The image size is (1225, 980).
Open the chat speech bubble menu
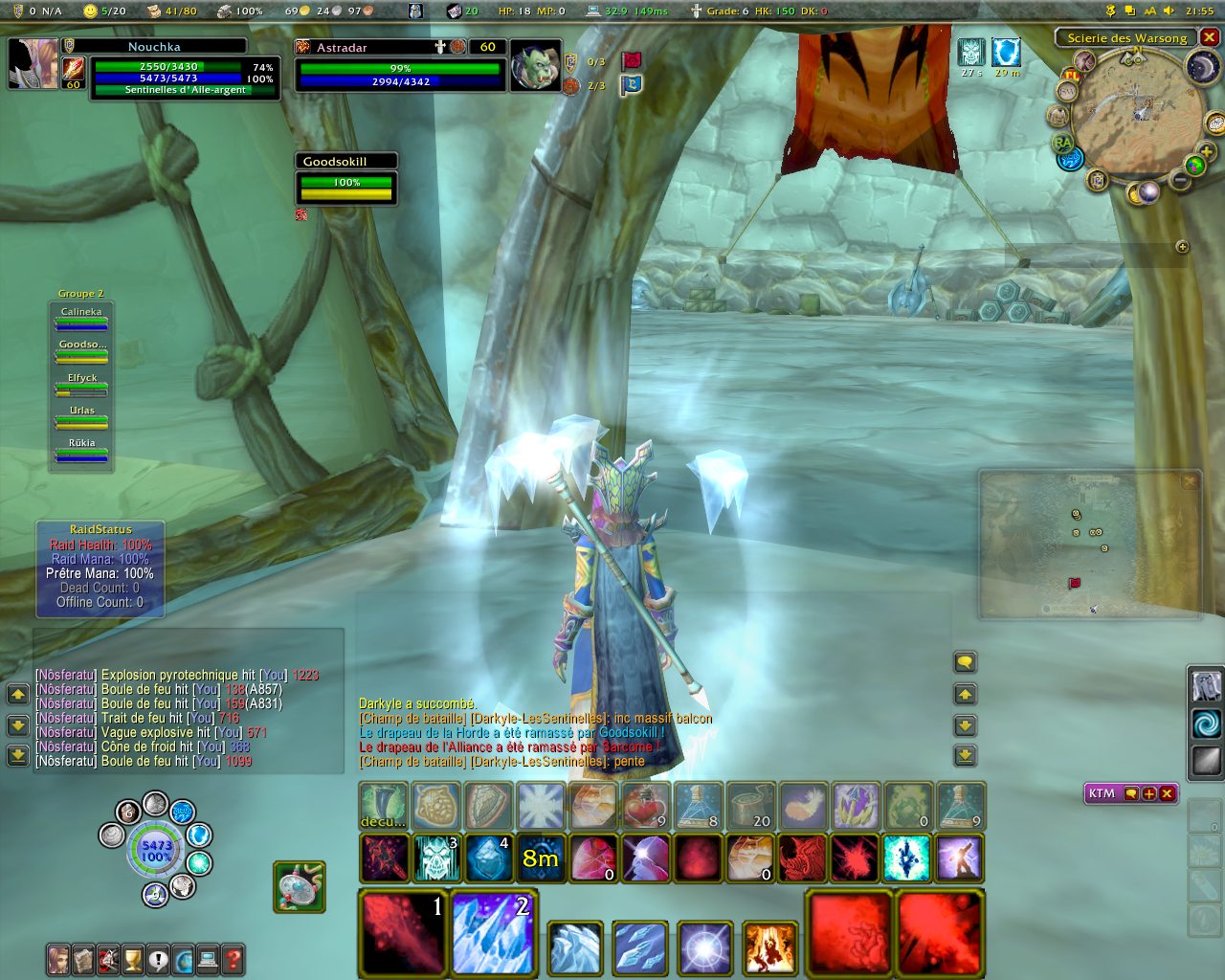coord(965,662)
